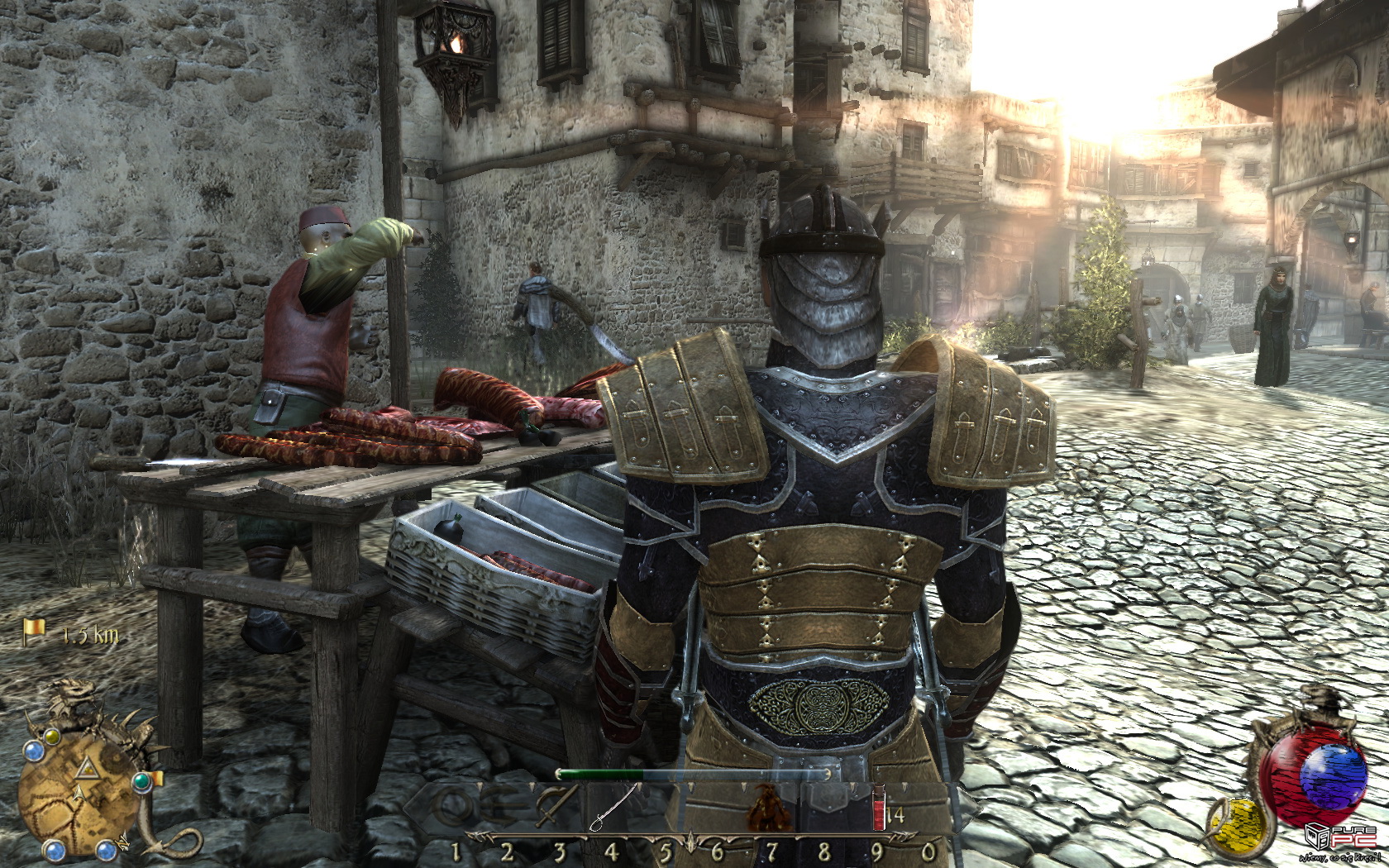This screenshot has width=1389, height=868.
Task: Activate the brown creature summon icon
Action: click(x=769, y=808)
